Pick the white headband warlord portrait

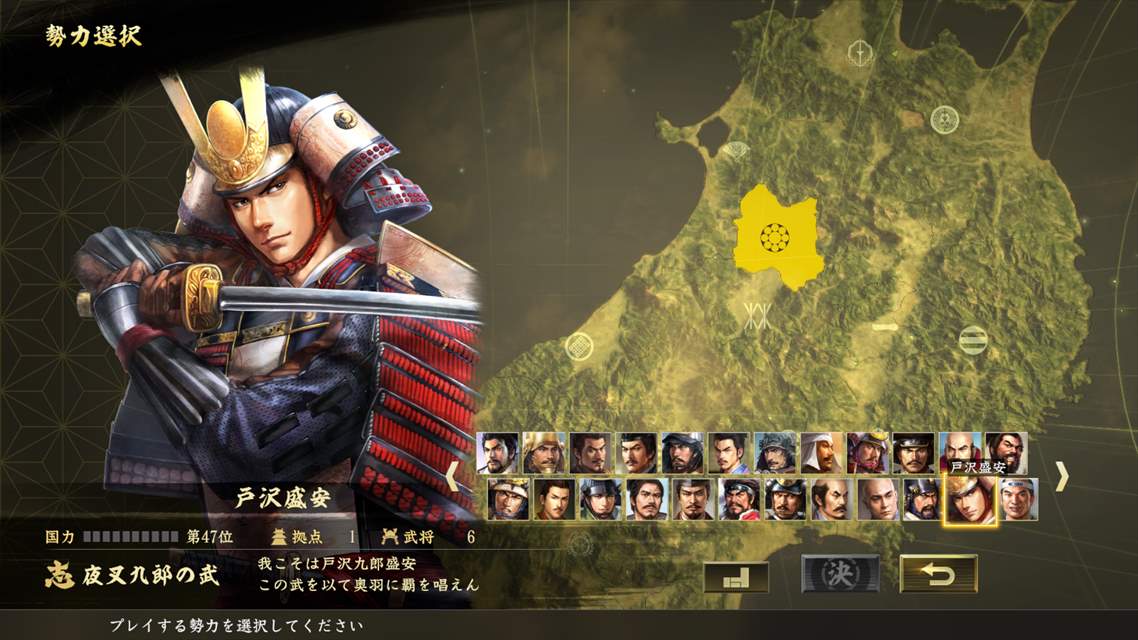click(1018, 500)
